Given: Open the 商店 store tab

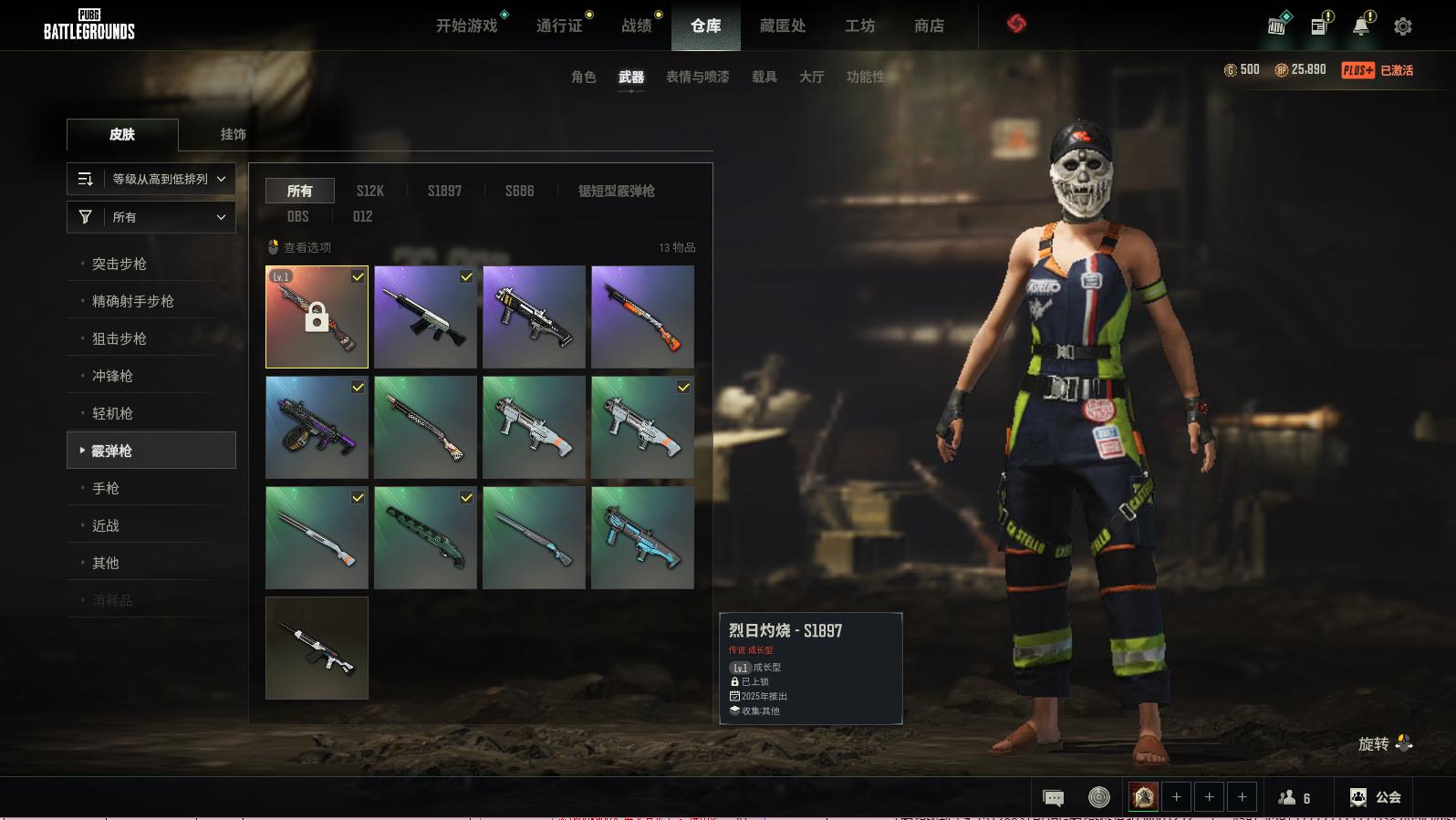Looking at the screenshot, I should (x=929, y=26).
